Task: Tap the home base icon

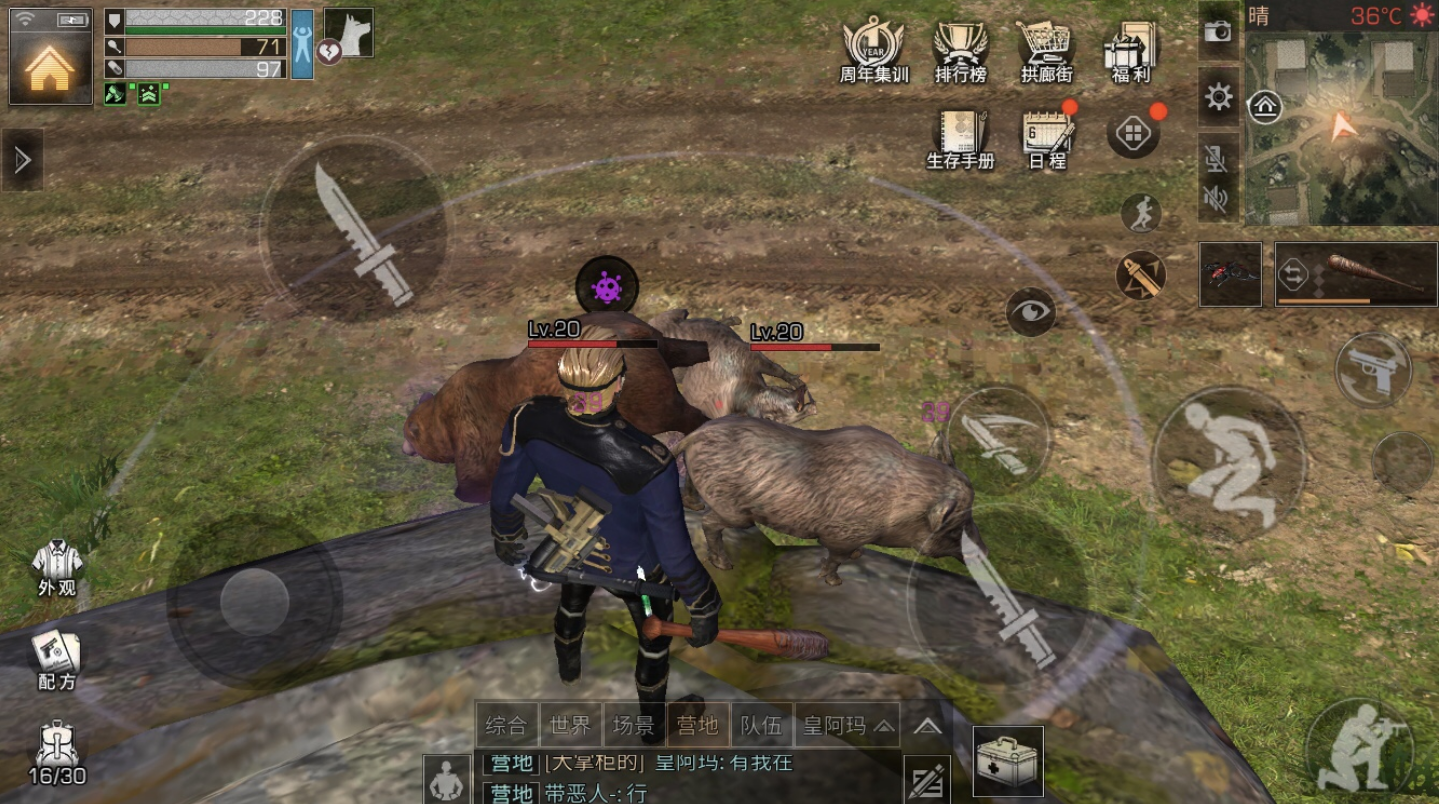Action: pyautogui.click(x=50, y=66)
